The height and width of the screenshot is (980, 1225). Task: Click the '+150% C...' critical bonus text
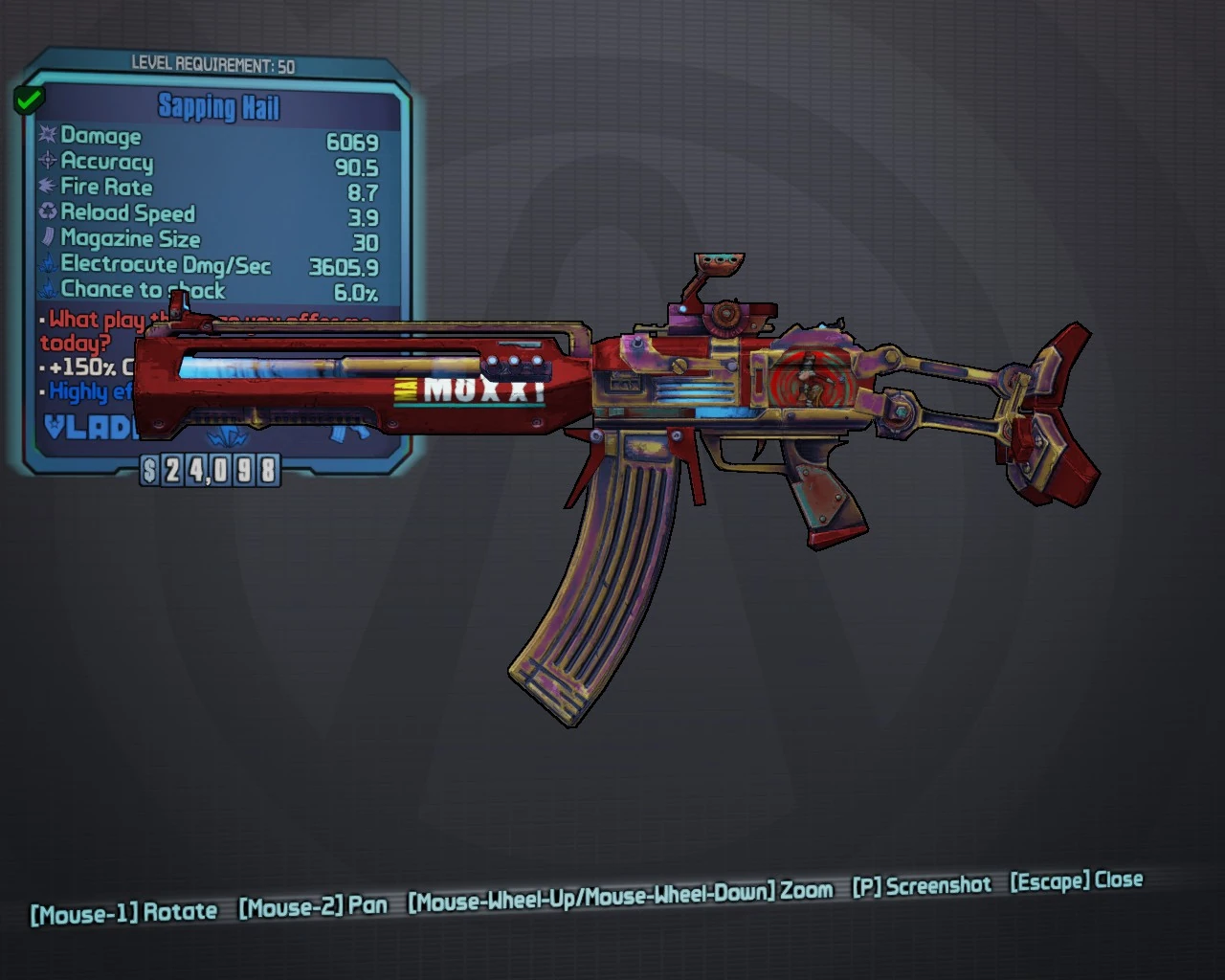tap(88, 366)
